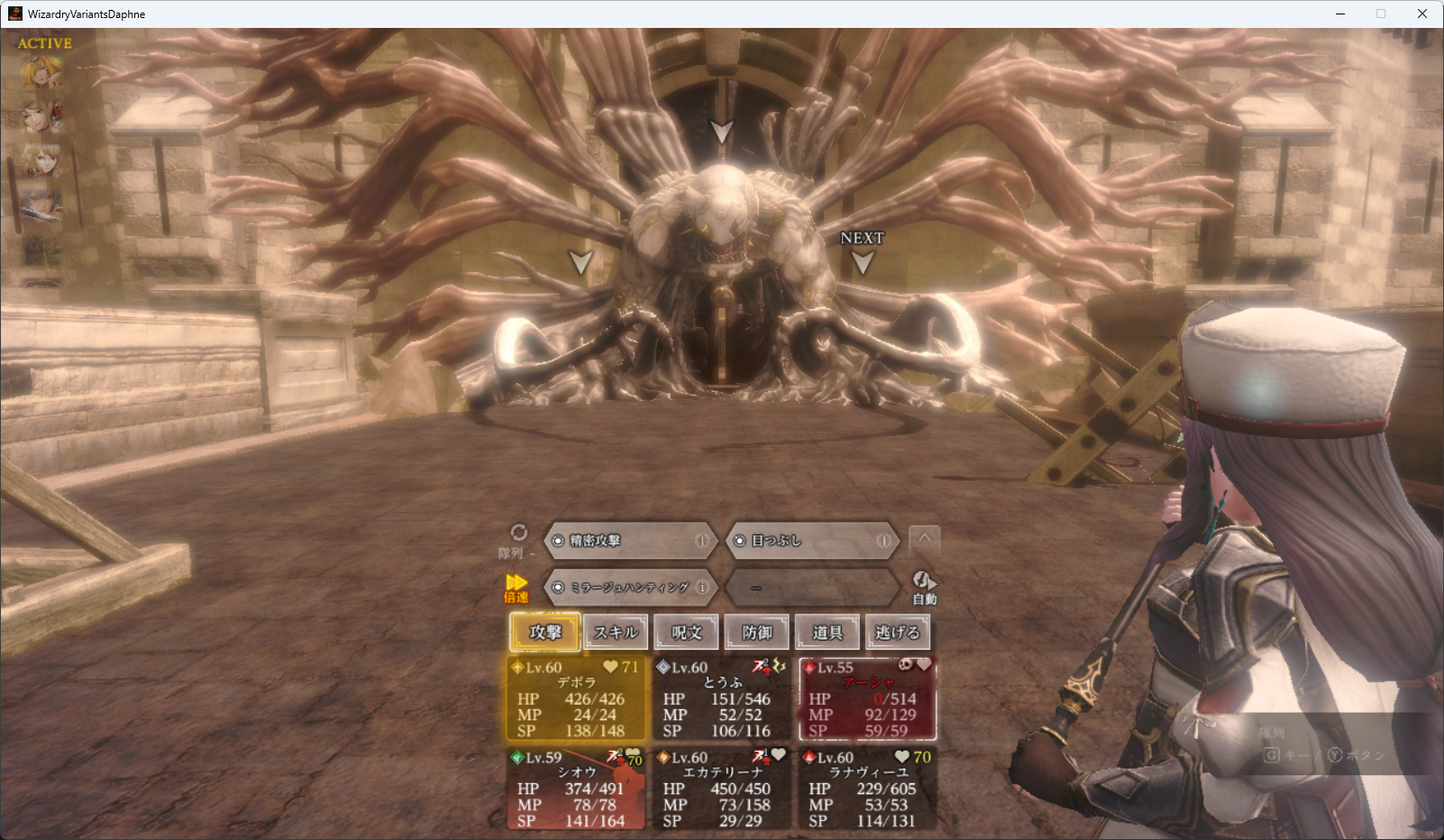
Task: Close the game window
Action: (1422, 14)
